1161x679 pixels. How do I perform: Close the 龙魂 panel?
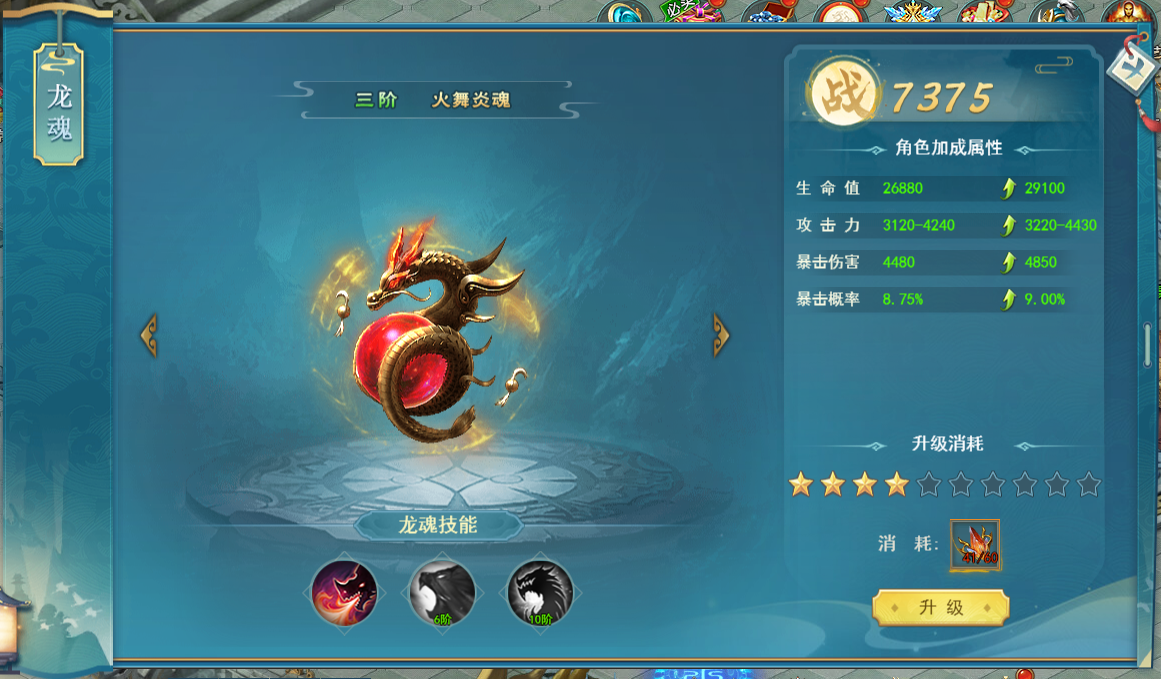[x=1133, y=66]
